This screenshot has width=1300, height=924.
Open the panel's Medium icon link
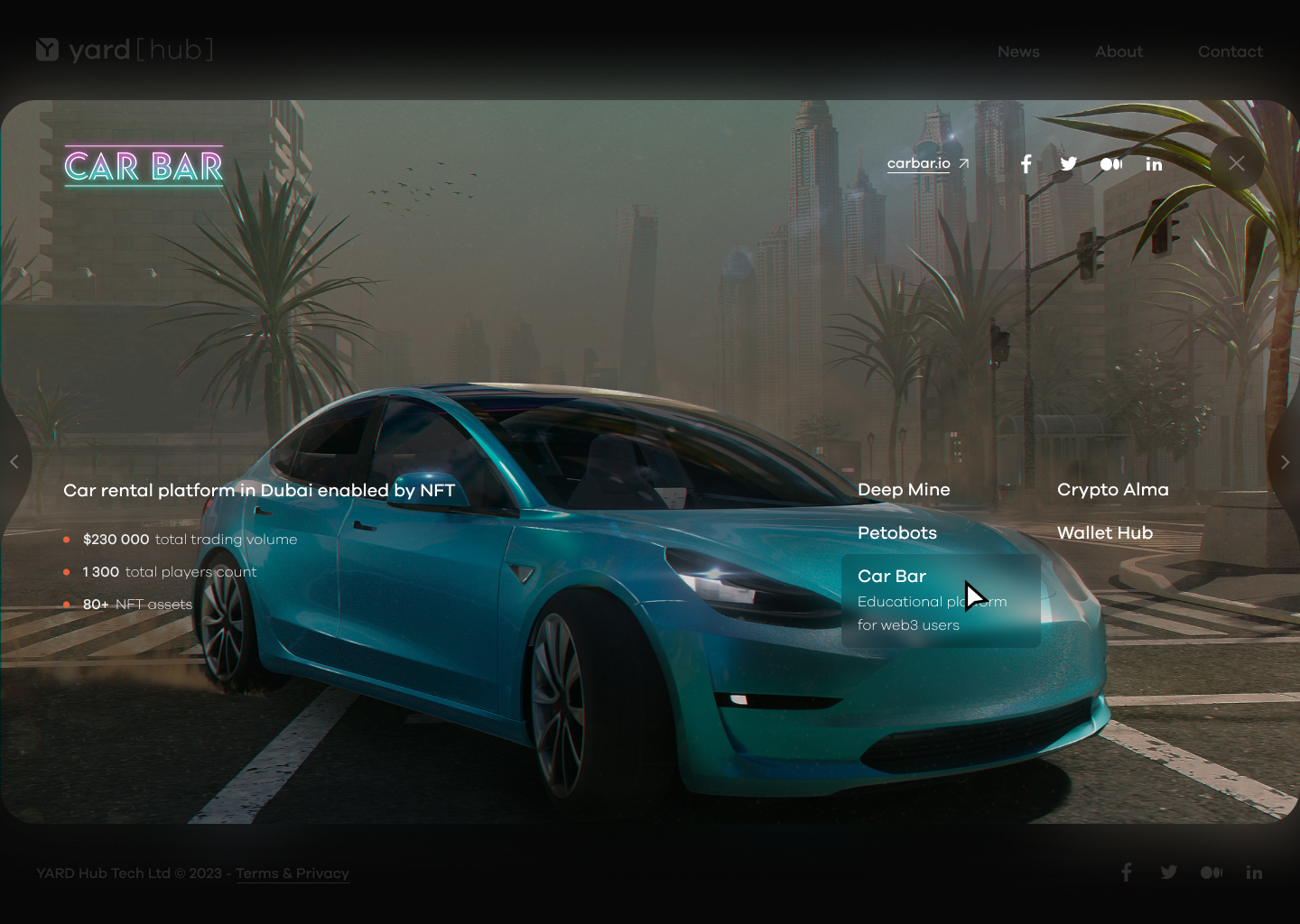[x=1111, y=164]
